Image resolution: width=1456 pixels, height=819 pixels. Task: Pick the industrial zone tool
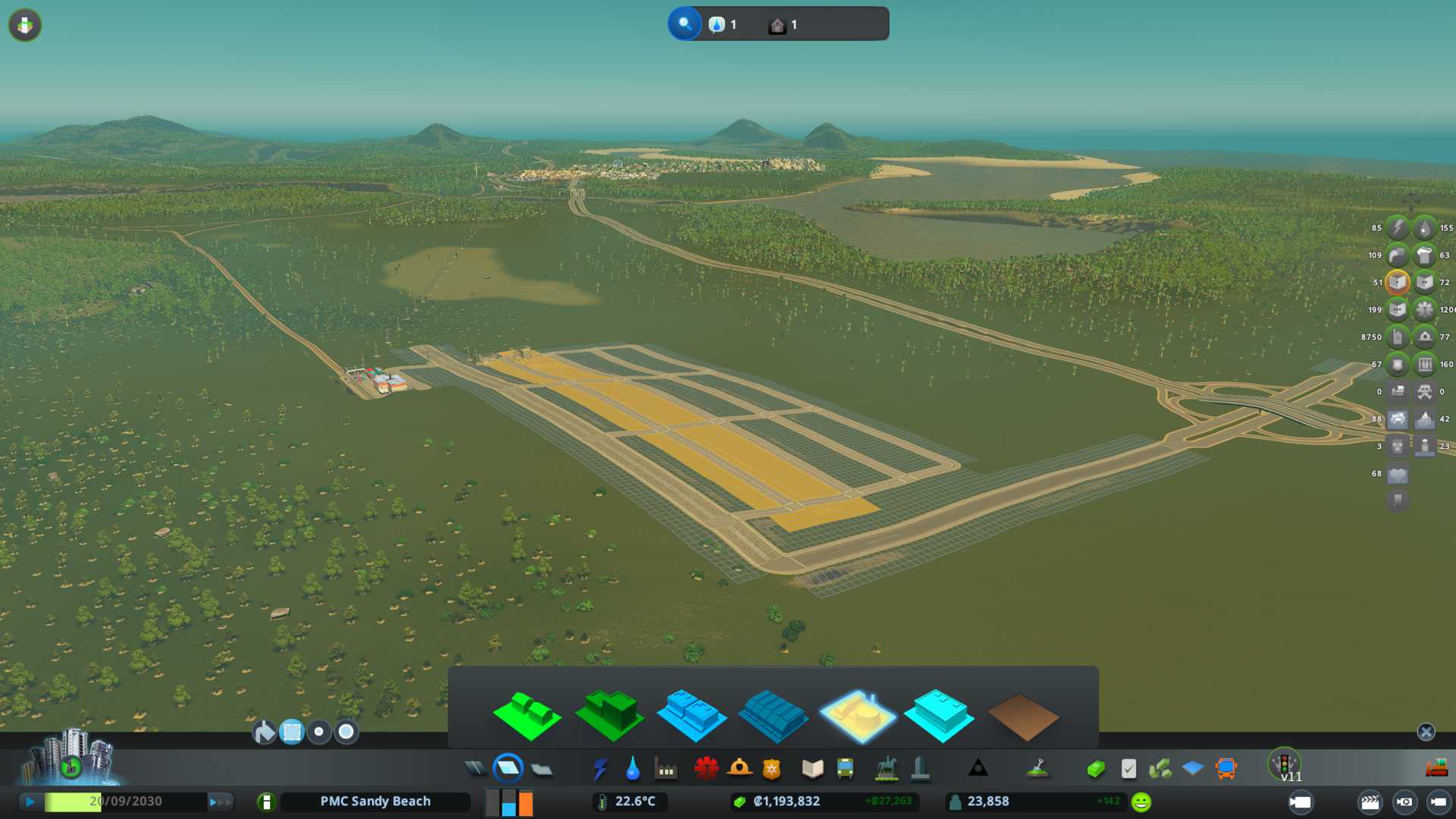coord(858,715)
